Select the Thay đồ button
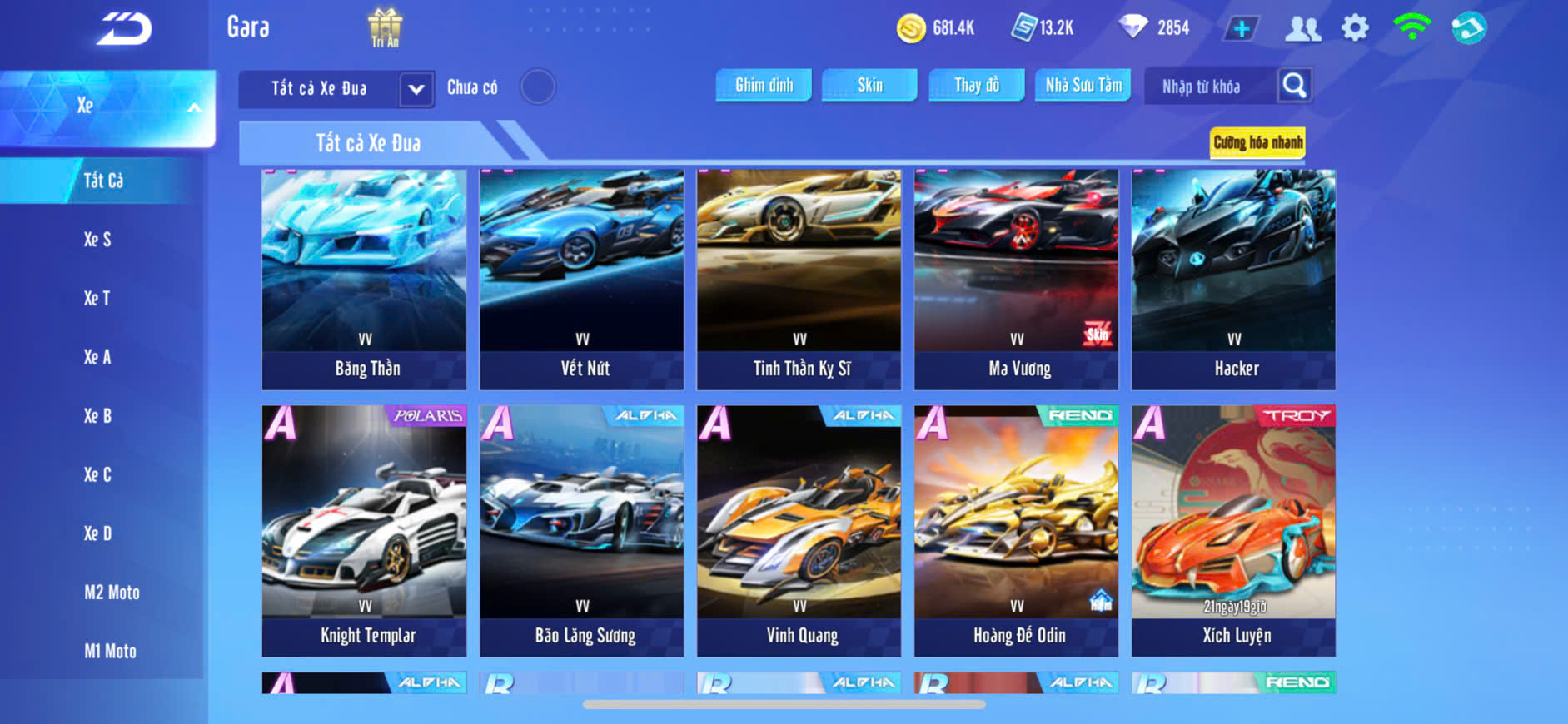Image resolution: width=1568 pixels, height=724 pixels. click(x=977, y=85)
